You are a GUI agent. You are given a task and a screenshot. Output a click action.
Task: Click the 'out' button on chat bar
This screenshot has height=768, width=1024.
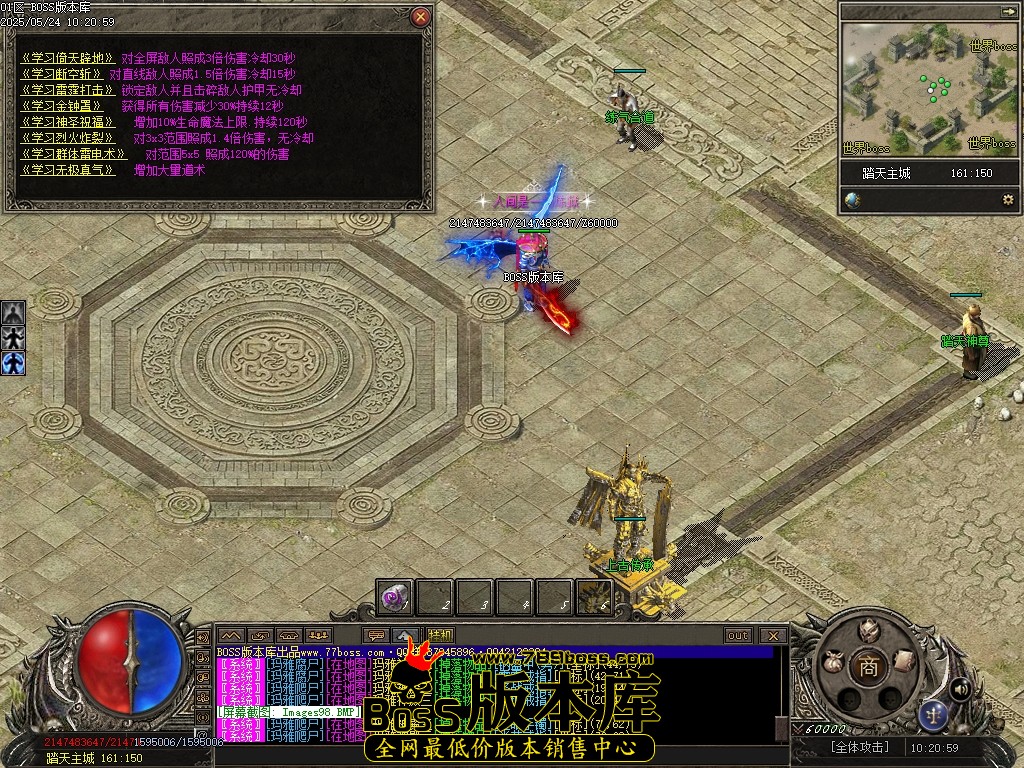tap(738, 635)
